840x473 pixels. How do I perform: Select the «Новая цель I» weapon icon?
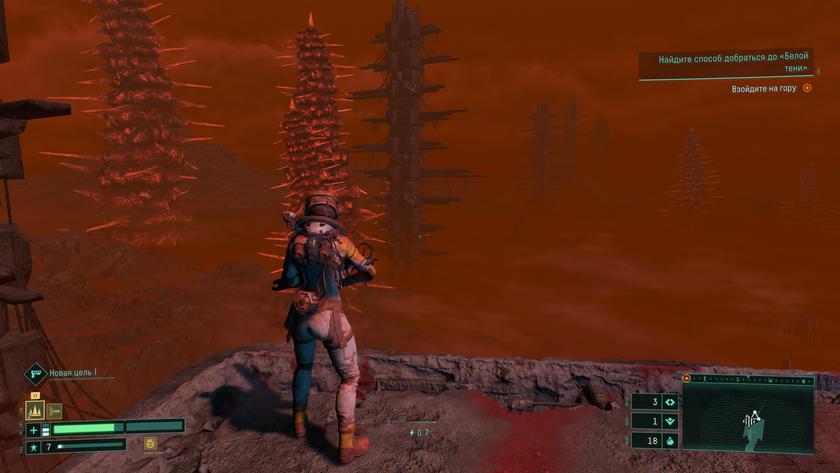35,374
